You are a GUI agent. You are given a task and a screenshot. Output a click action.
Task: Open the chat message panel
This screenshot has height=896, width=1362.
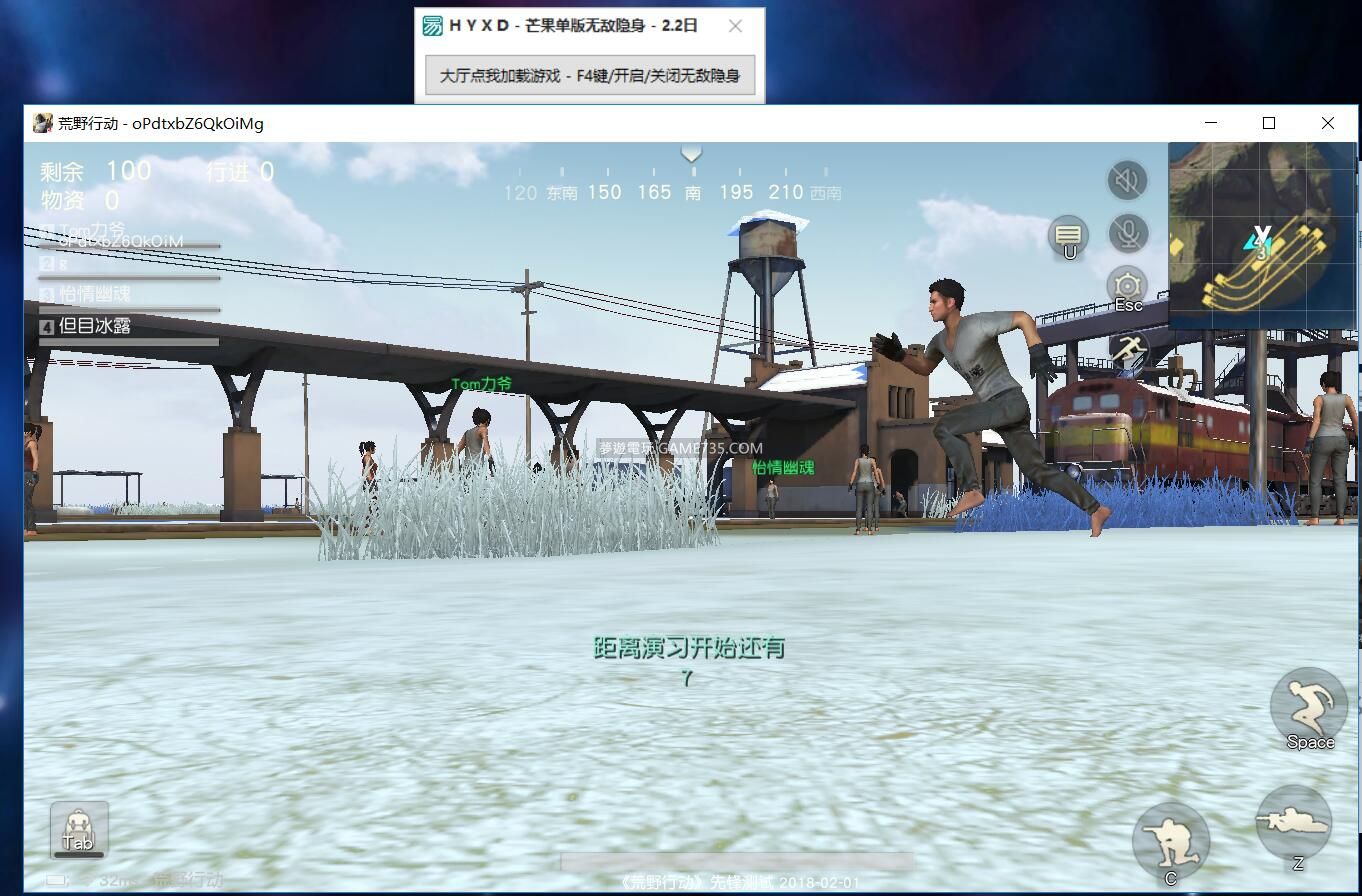click(1068, 236)
